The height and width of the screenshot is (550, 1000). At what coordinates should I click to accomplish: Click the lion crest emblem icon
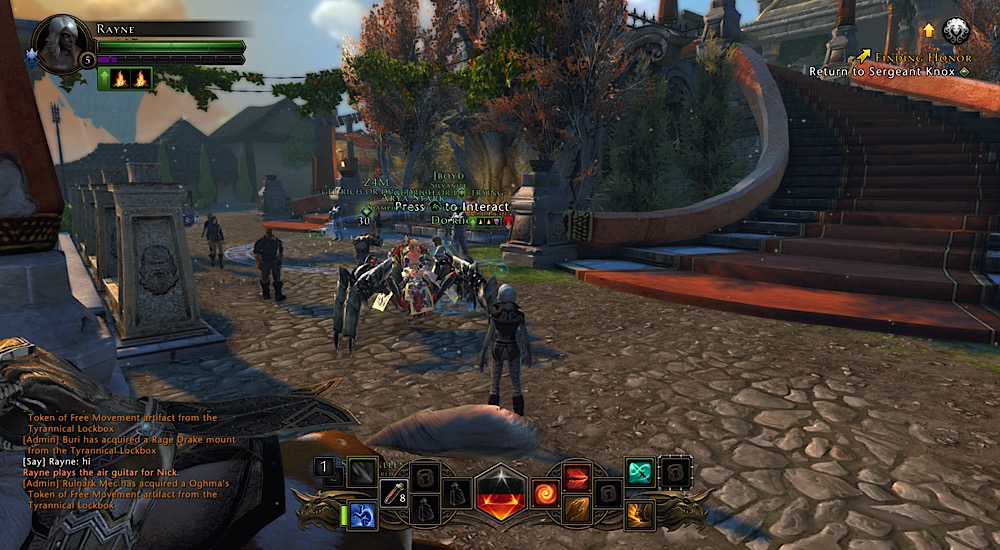[x=956, y=31]
